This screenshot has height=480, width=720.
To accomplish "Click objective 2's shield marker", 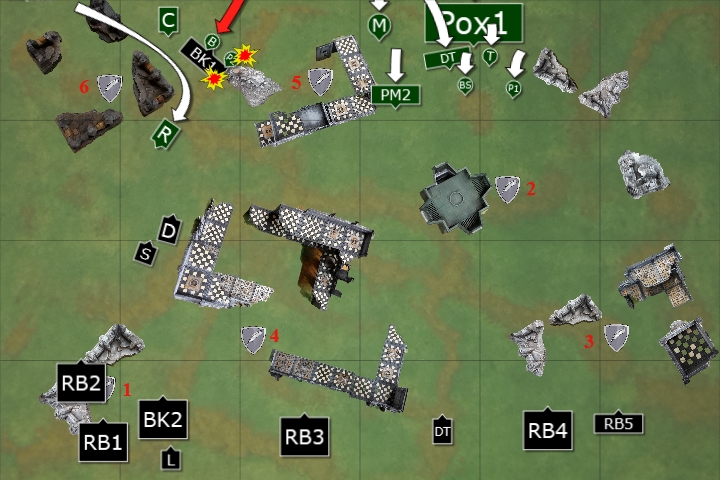I will point(508,188).
